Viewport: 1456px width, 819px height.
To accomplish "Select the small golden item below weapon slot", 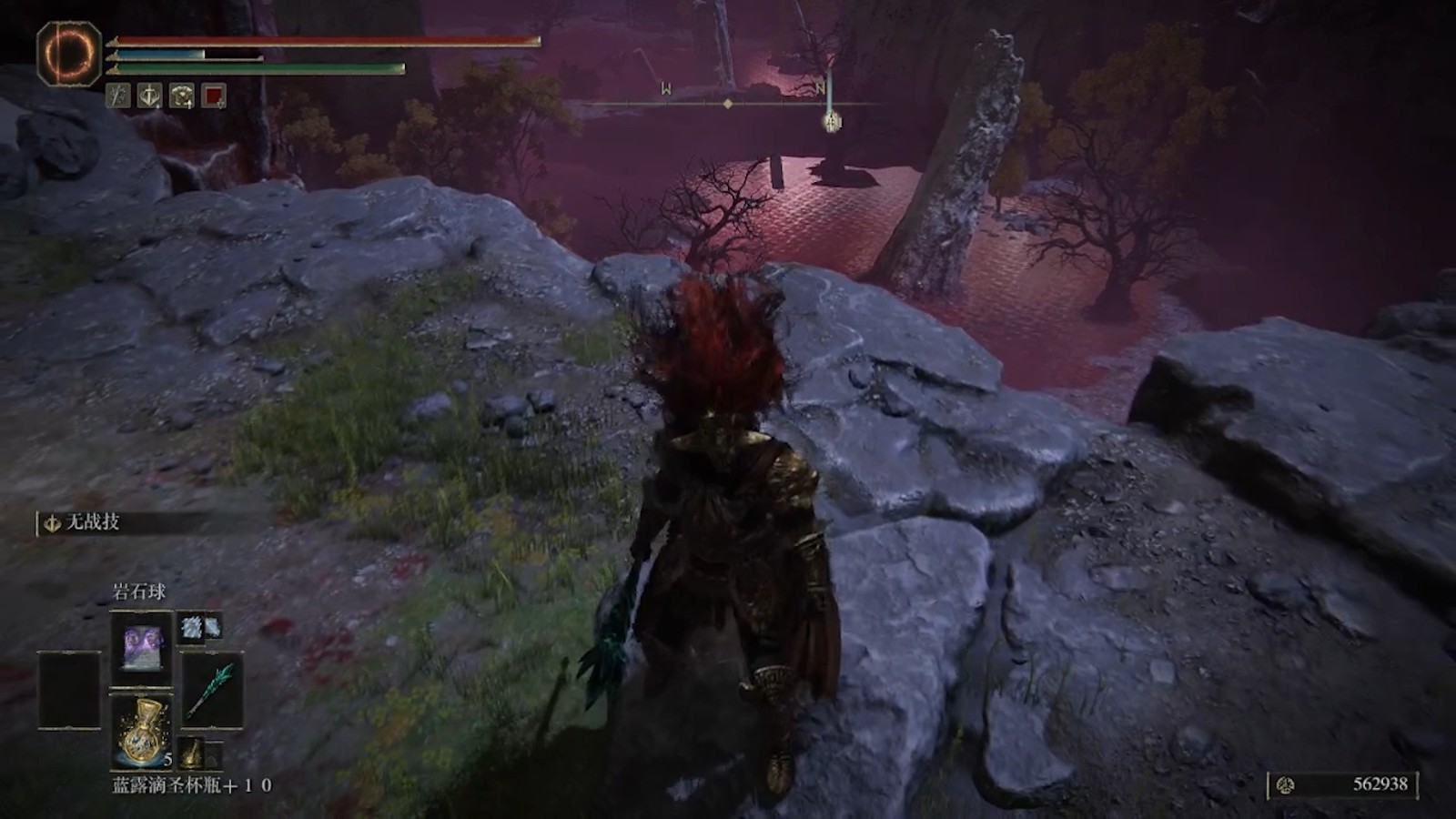I will [192, 753].
